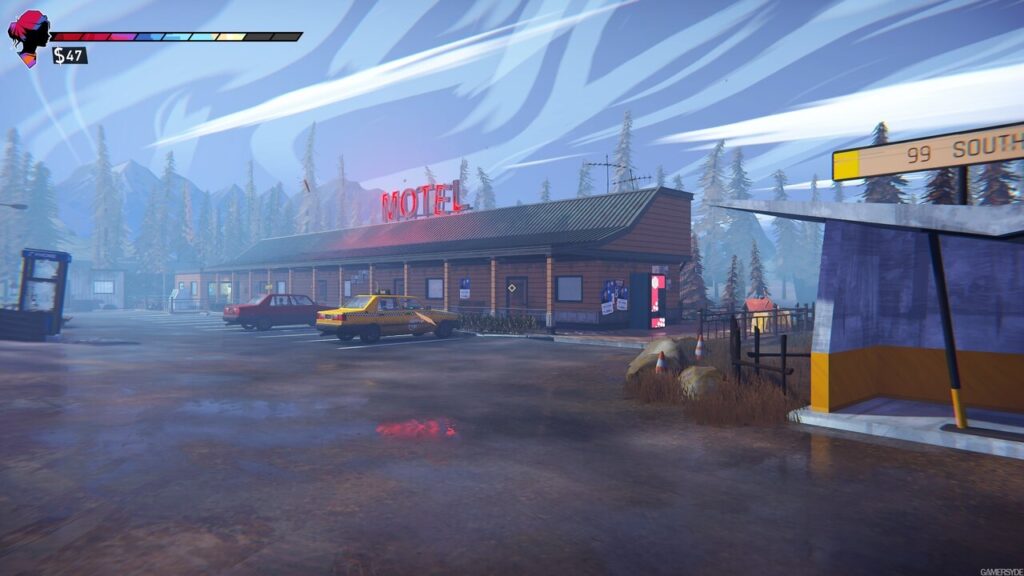Click the pink-haired character portrait icon
The image size is (1024, 576).
[28, 36]
